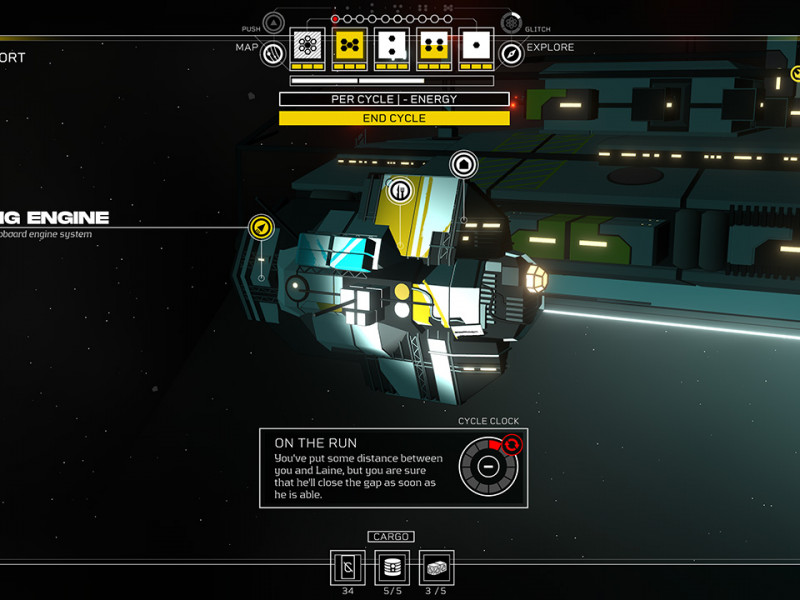This screenshot has width=800, height=600.
Task: Click the red cycle clock refresh icon
Action: click(511, 444)
